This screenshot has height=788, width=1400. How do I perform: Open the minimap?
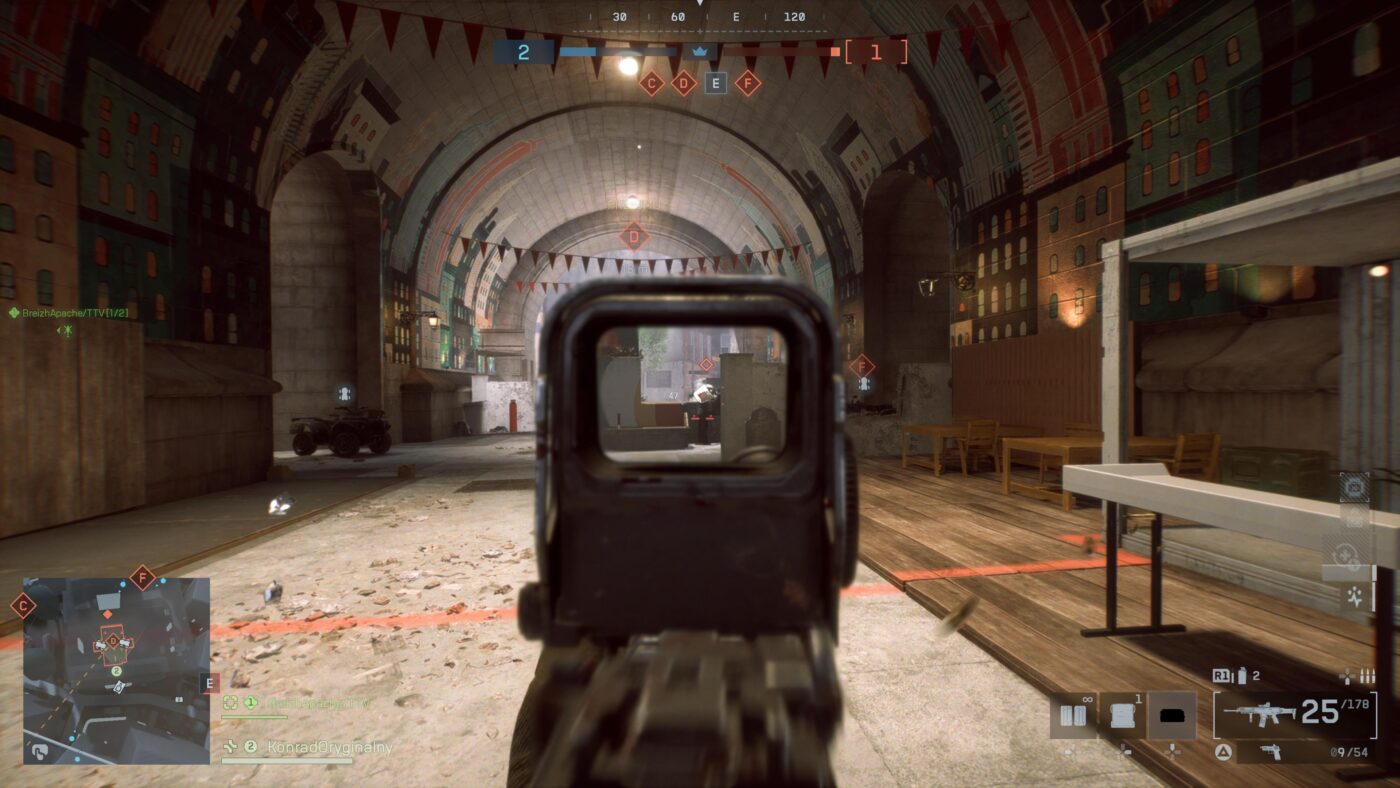pos(116,670)
